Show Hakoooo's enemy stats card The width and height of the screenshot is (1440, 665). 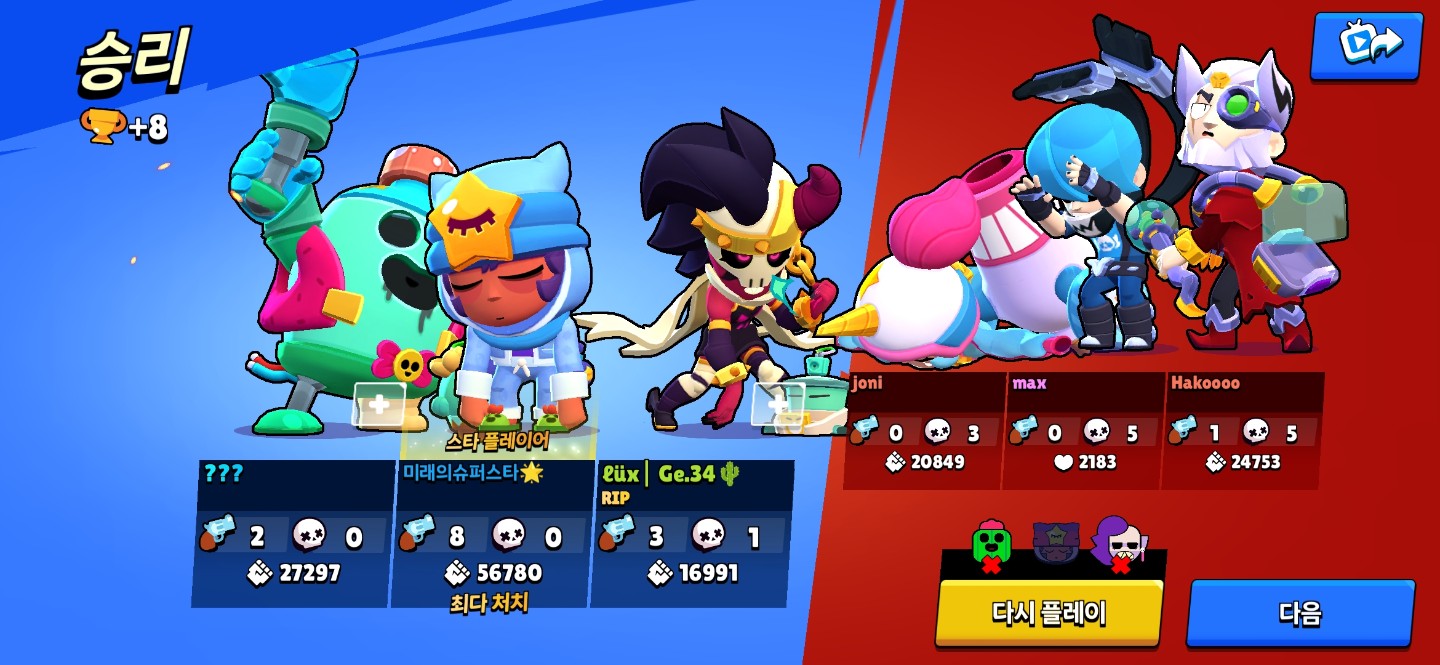(x=1242, y=431)
